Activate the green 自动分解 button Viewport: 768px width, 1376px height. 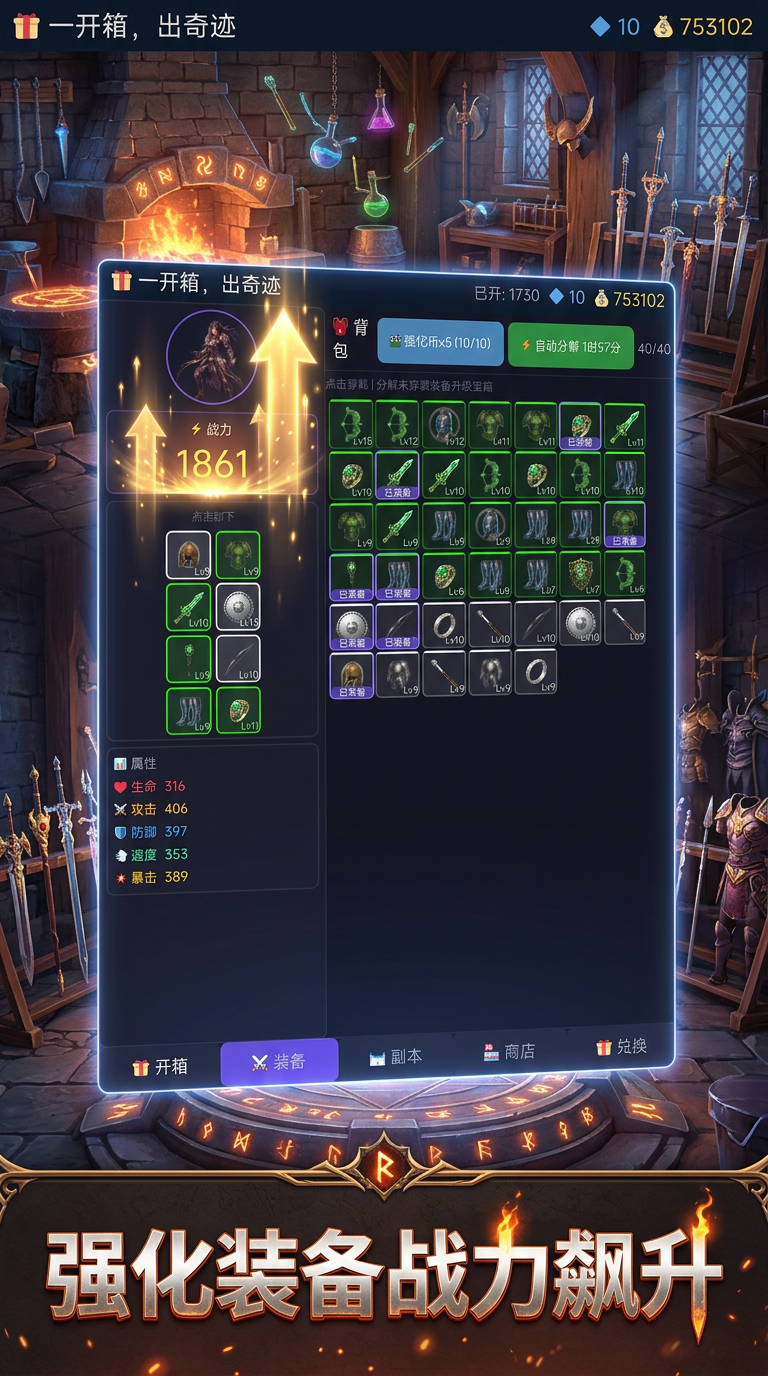(570, 346)
